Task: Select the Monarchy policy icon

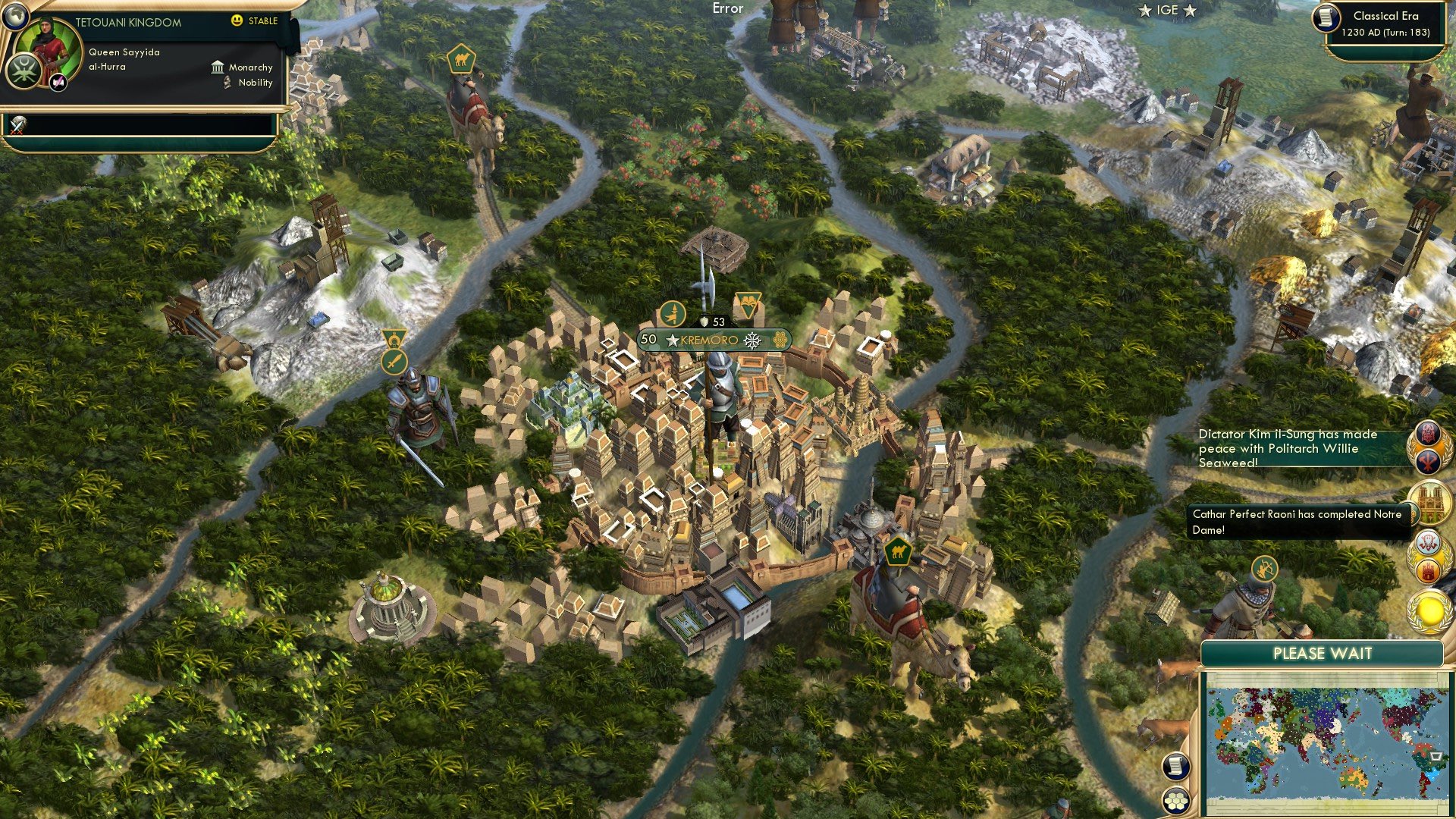Action: [x=218, y=67]
